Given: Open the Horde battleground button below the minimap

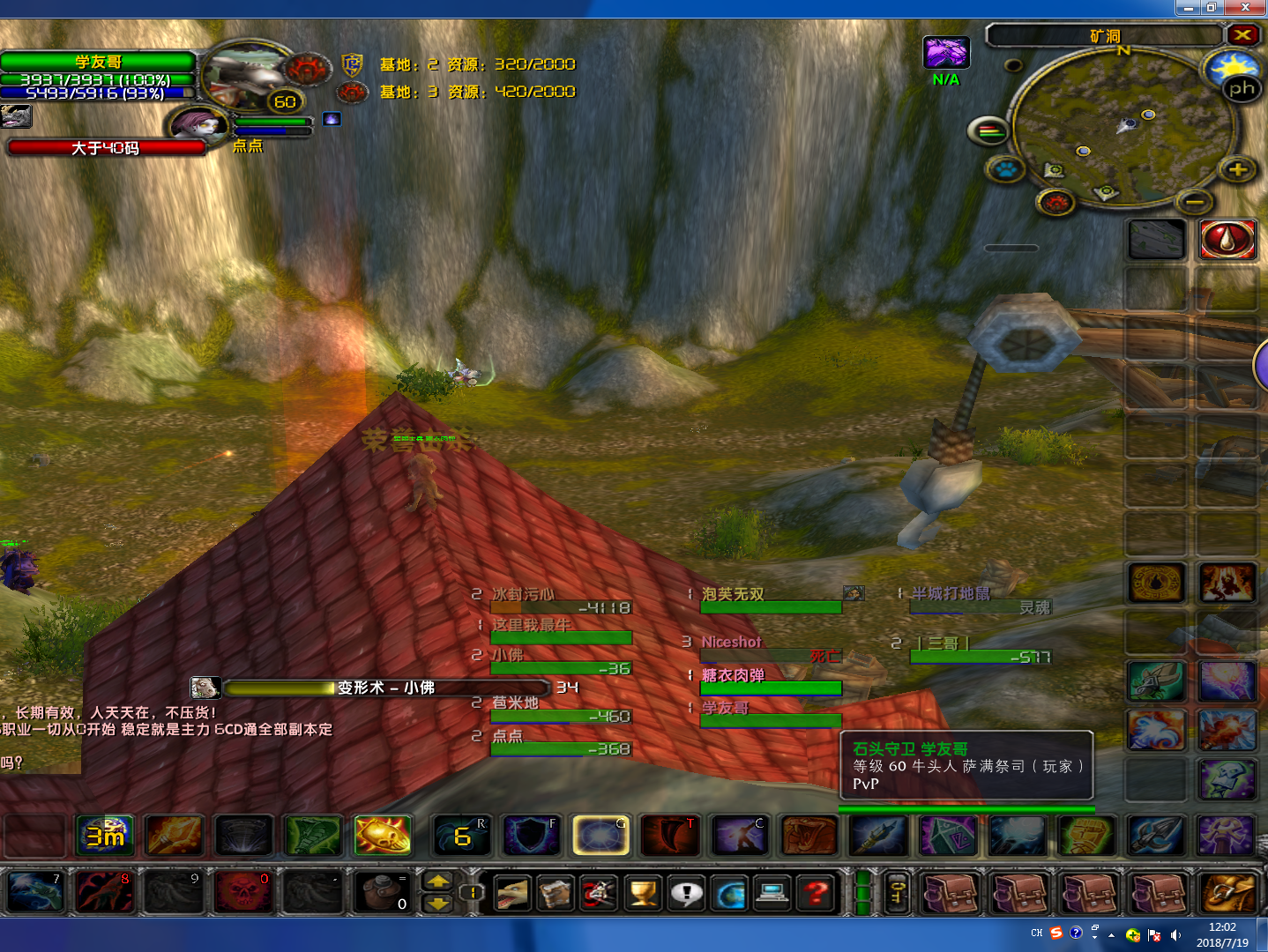Looking at the screenshot, I should point(1055,204).
